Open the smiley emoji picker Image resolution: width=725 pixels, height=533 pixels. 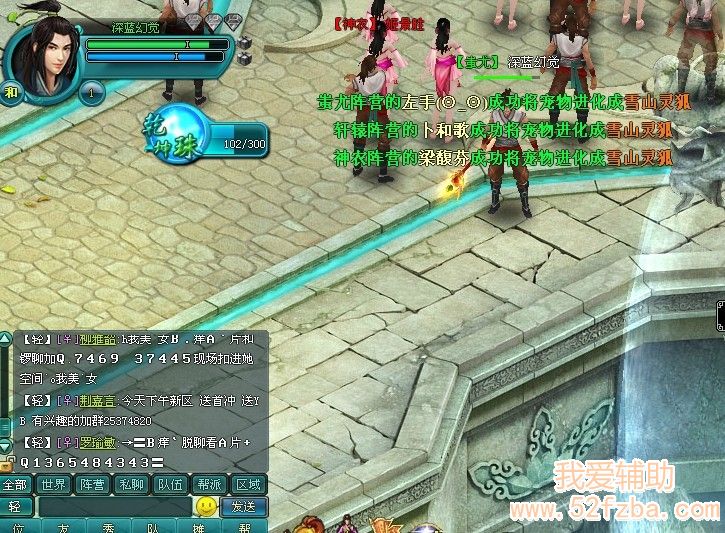coord(207,506)
